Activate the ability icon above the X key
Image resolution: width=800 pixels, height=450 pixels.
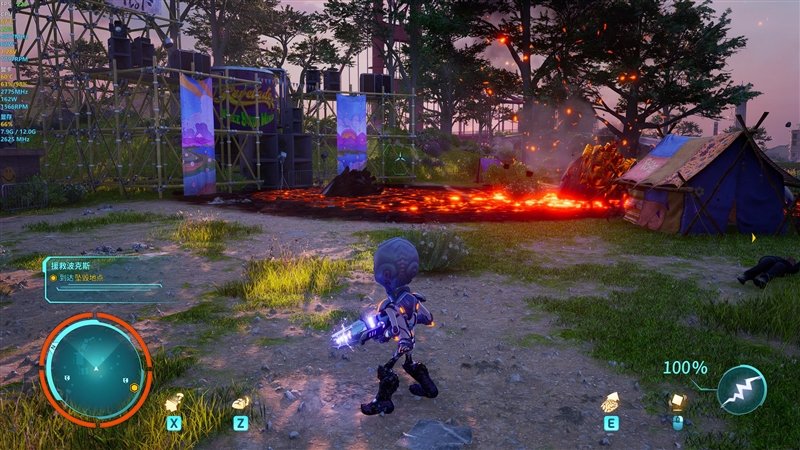[174, 402]
